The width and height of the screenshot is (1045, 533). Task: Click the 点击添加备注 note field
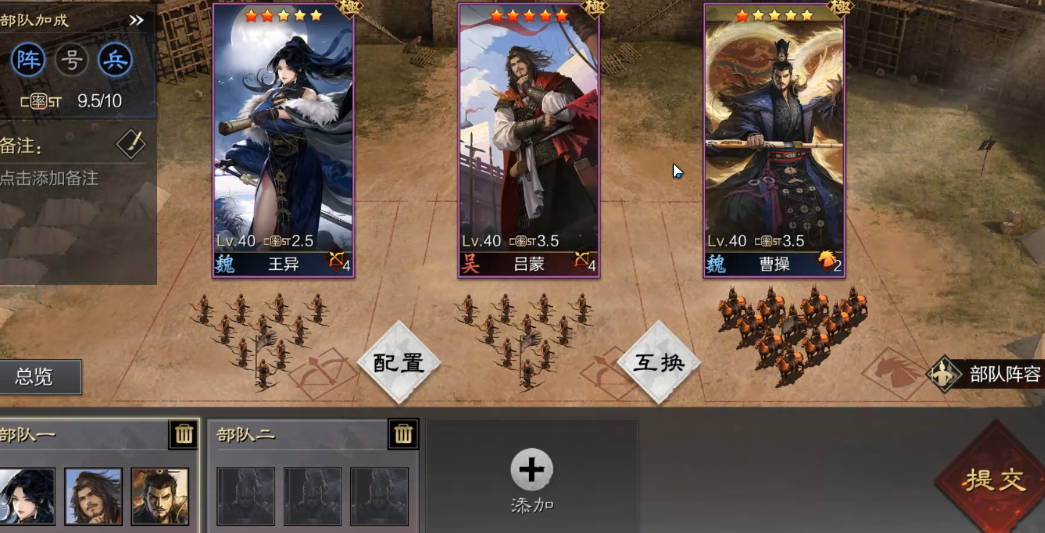point(50,178)
